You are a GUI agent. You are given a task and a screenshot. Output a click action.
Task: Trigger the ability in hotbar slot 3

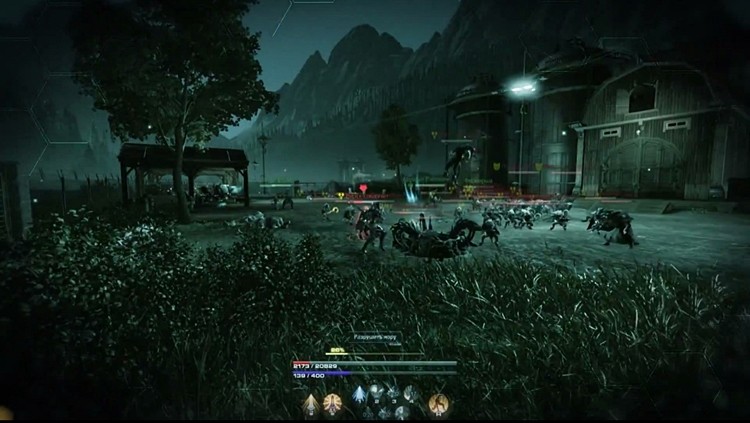[393, 393]
